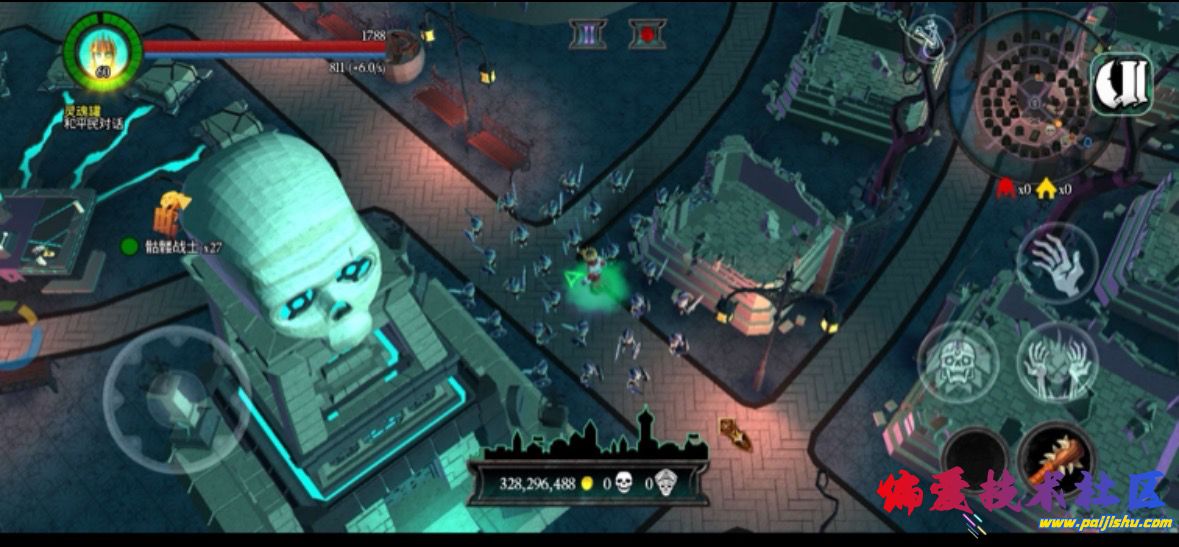The height and width of the screenshot is (547, 1179).
Task: Tap the pause button with the gothic bars
Action: 1122,82
